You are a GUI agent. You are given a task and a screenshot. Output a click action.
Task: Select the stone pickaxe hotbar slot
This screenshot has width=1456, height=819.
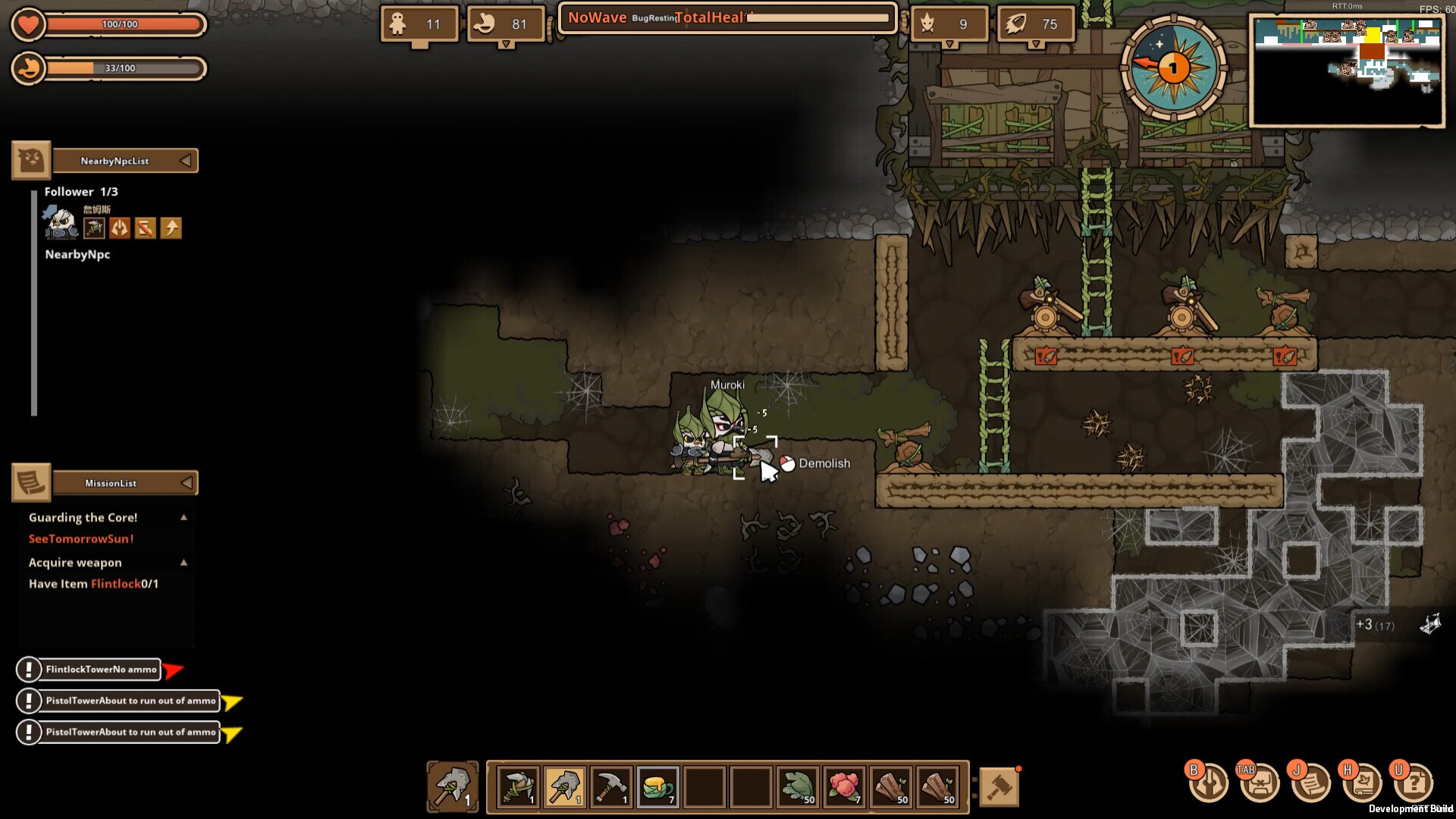(518, 787)
